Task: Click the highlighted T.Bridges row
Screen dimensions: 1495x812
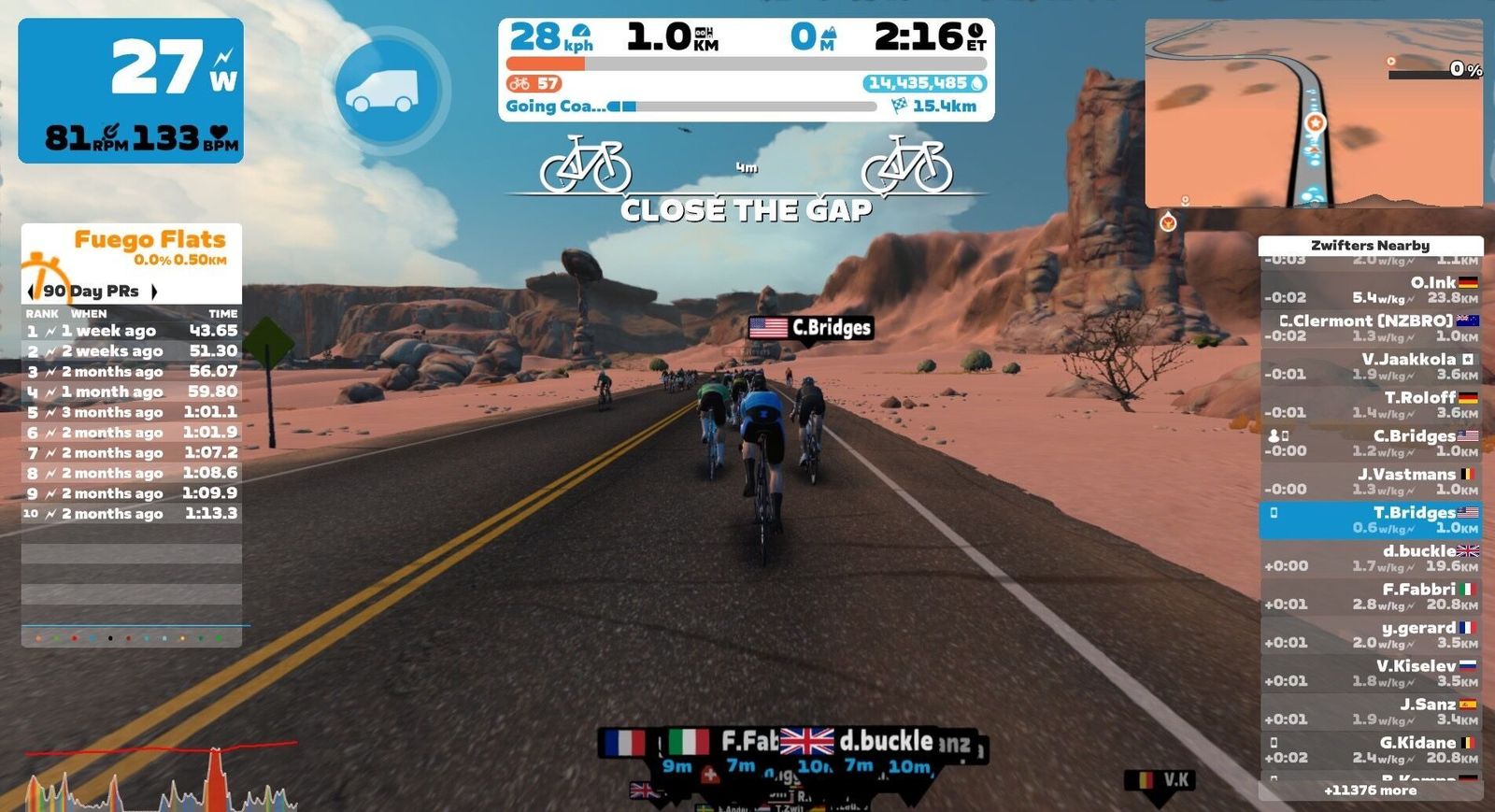Action: tap(1370, 520)
